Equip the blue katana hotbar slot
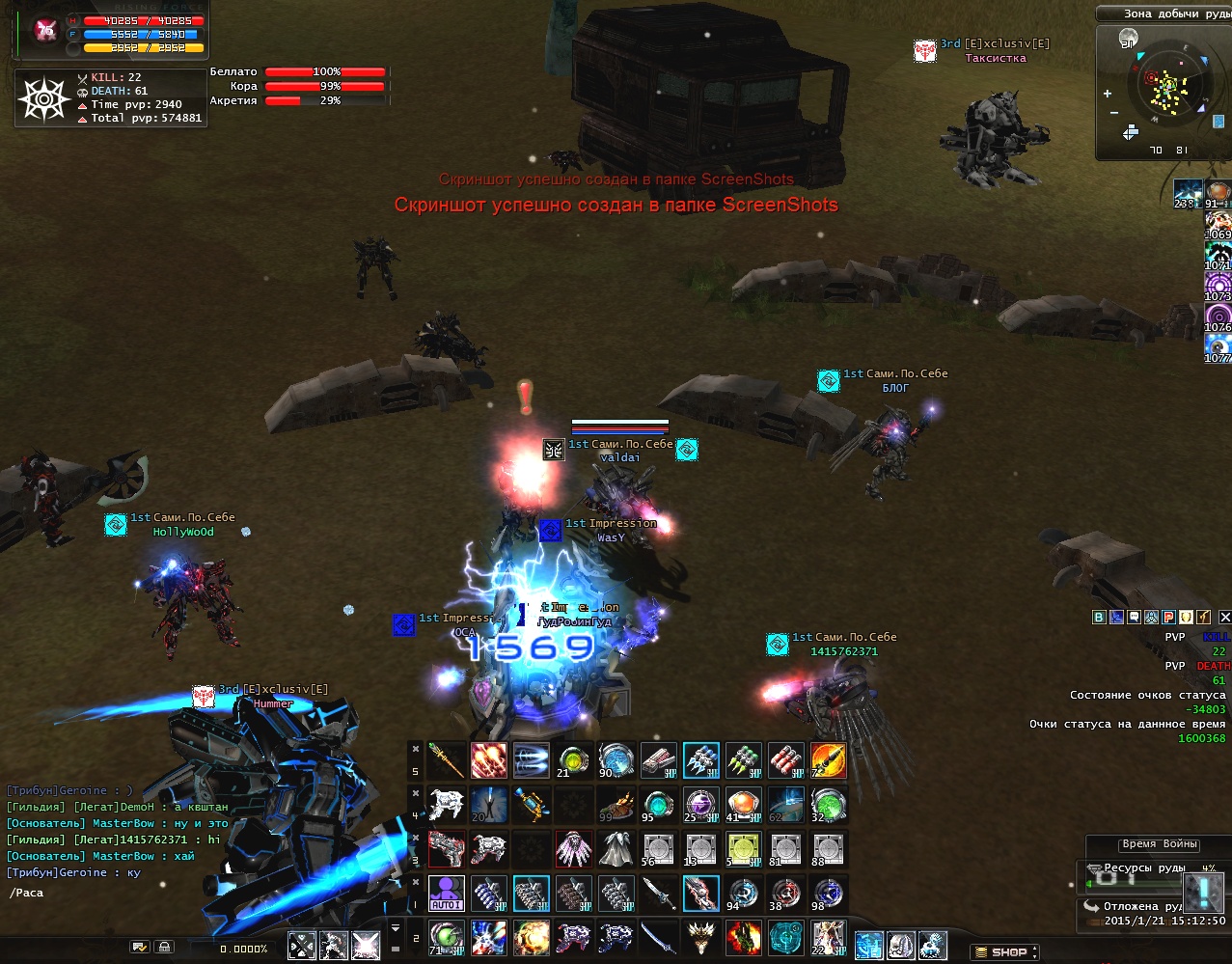This screenshot has height=964, width=1232. (658, 937)
